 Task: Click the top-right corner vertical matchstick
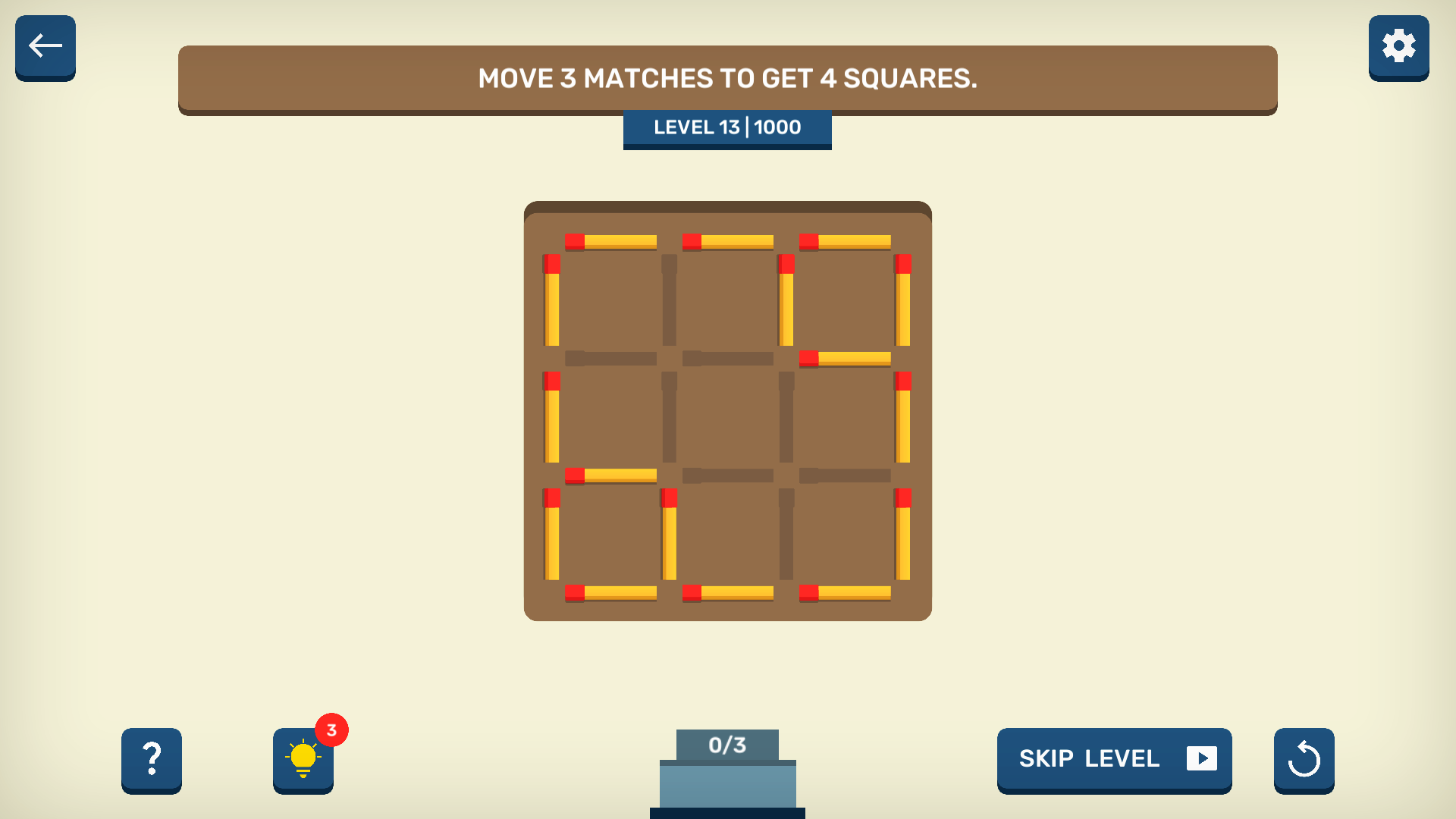click(x=904, y=302)
